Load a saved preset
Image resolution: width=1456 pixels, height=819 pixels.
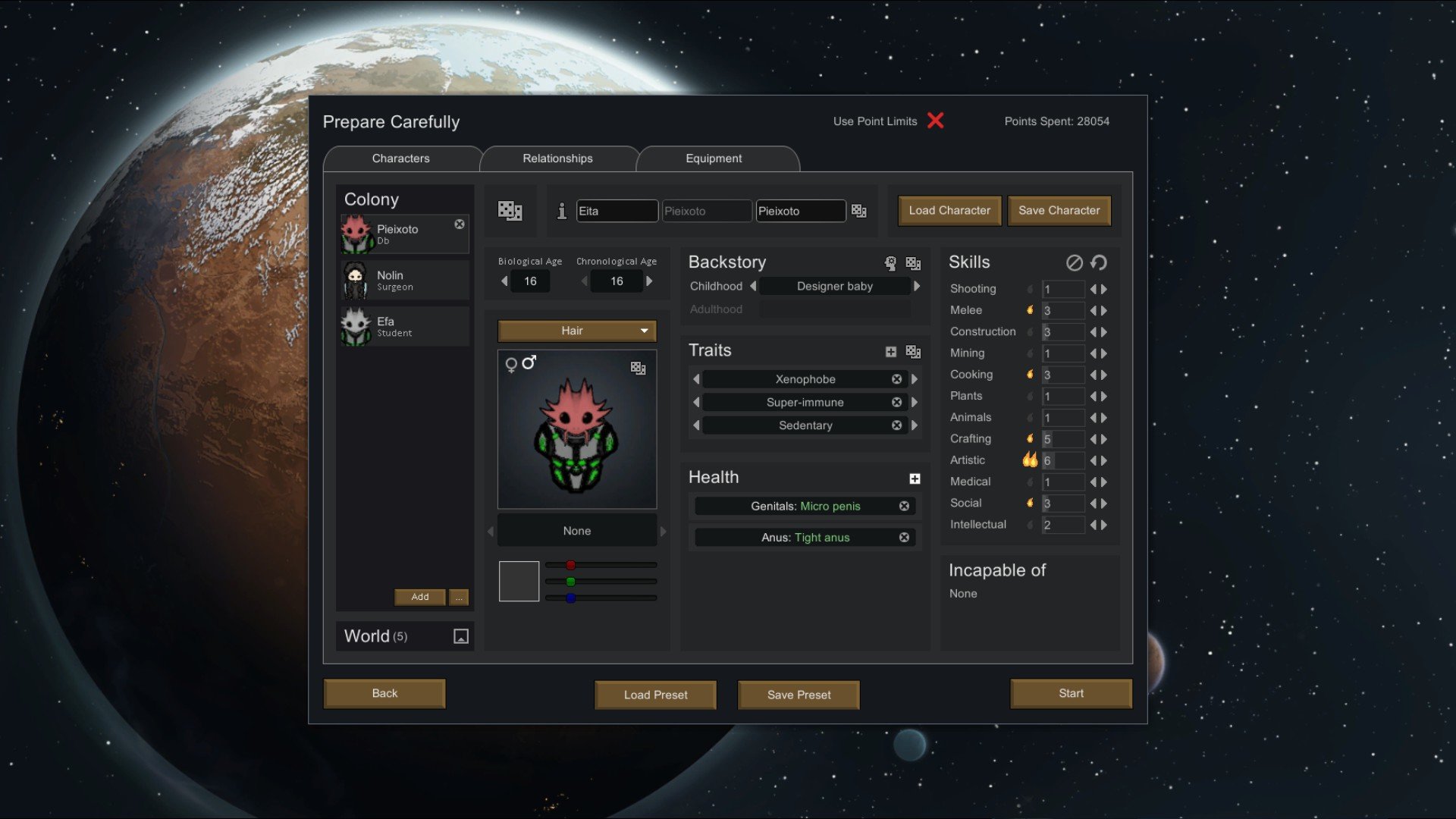pyautogui.click(x=655, y=695)
